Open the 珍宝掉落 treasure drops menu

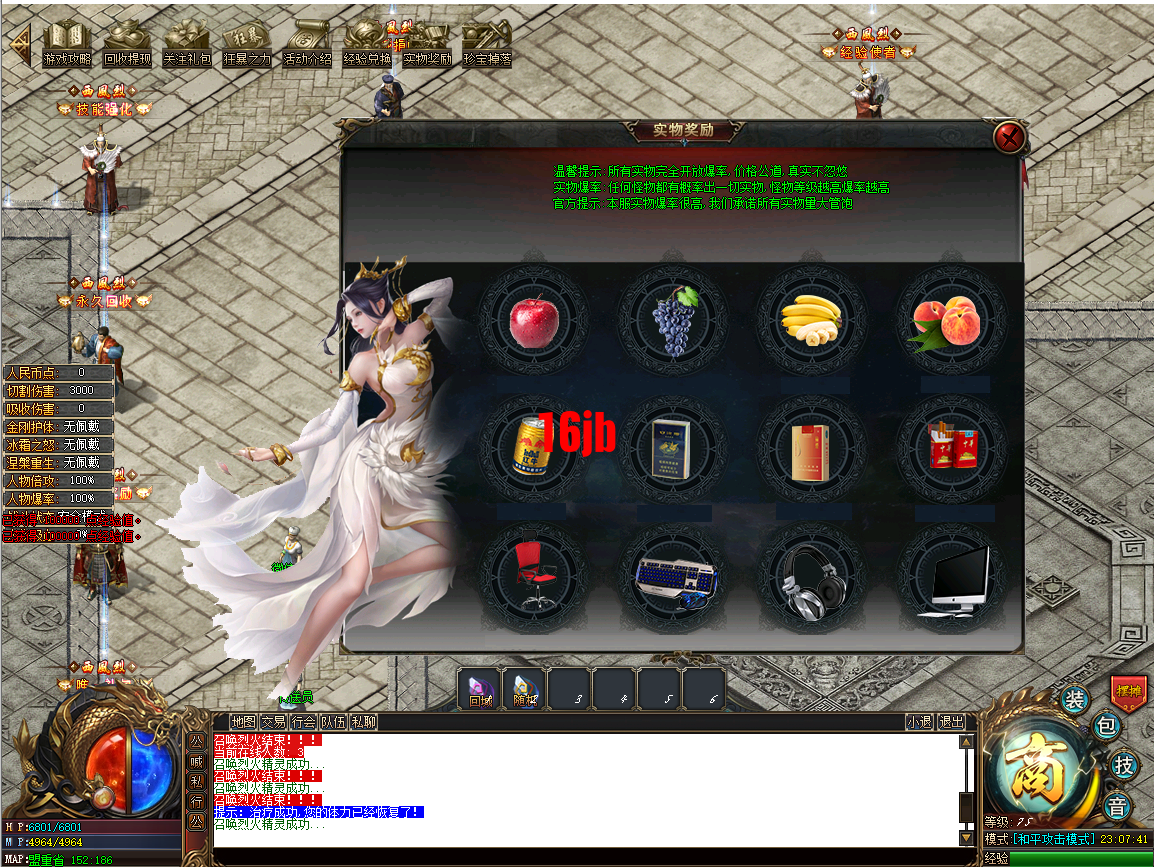pyautogui.click(x=487, y=46)
